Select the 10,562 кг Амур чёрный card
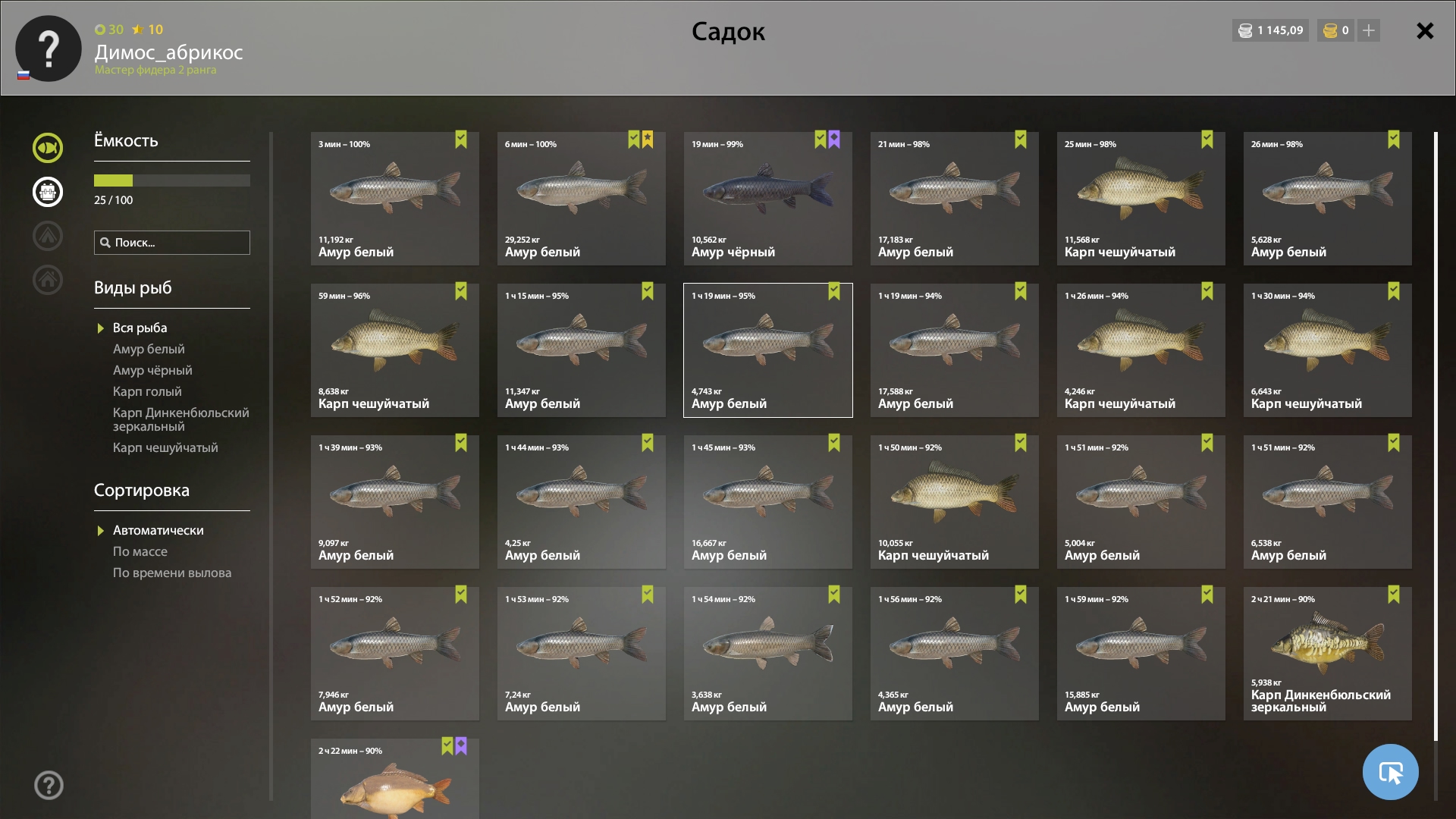Viewport: 1456px width, 819px height. point(767,199)
